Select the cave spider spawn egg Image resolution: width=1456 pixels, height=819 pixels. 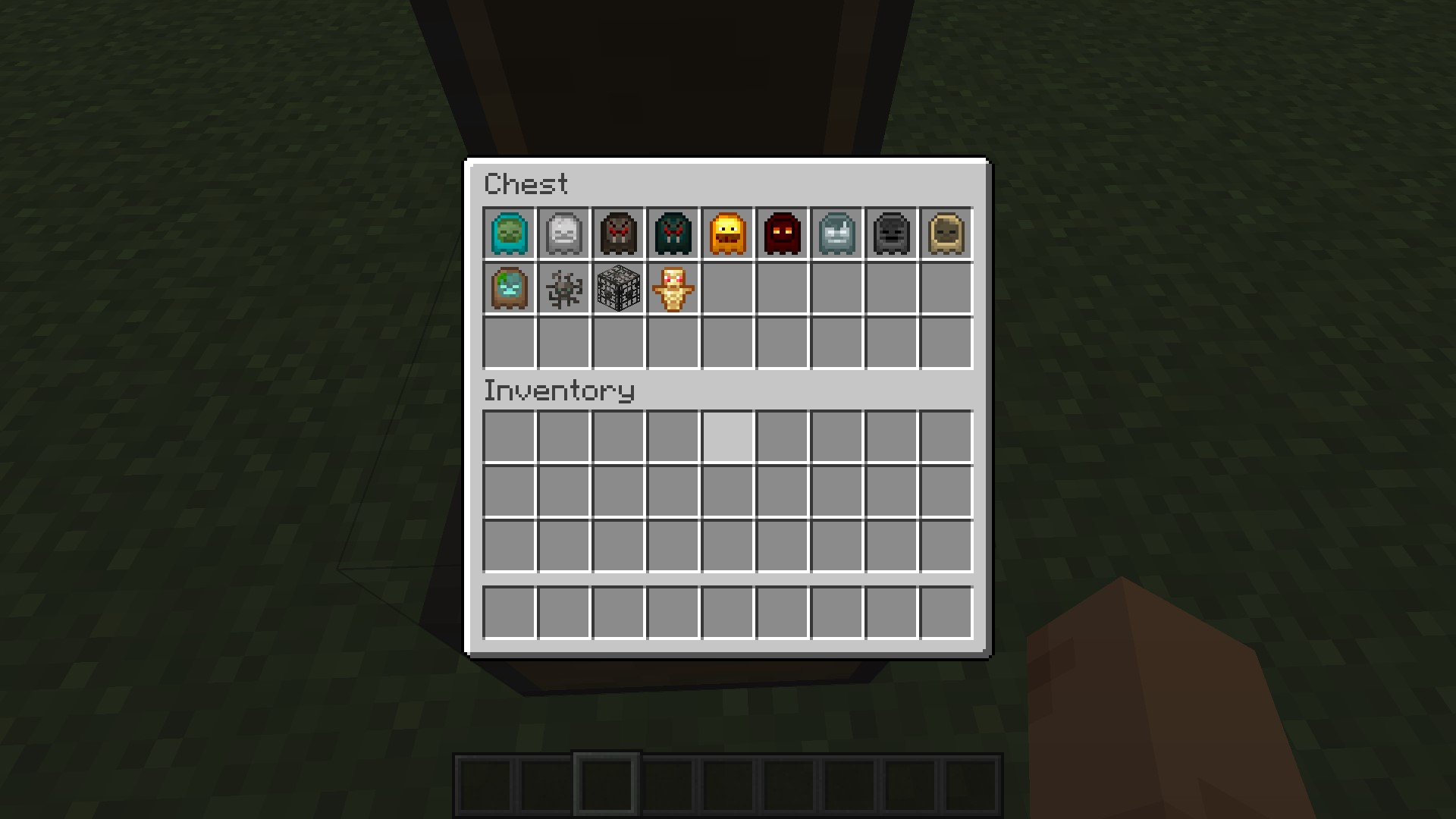(673, 233)
